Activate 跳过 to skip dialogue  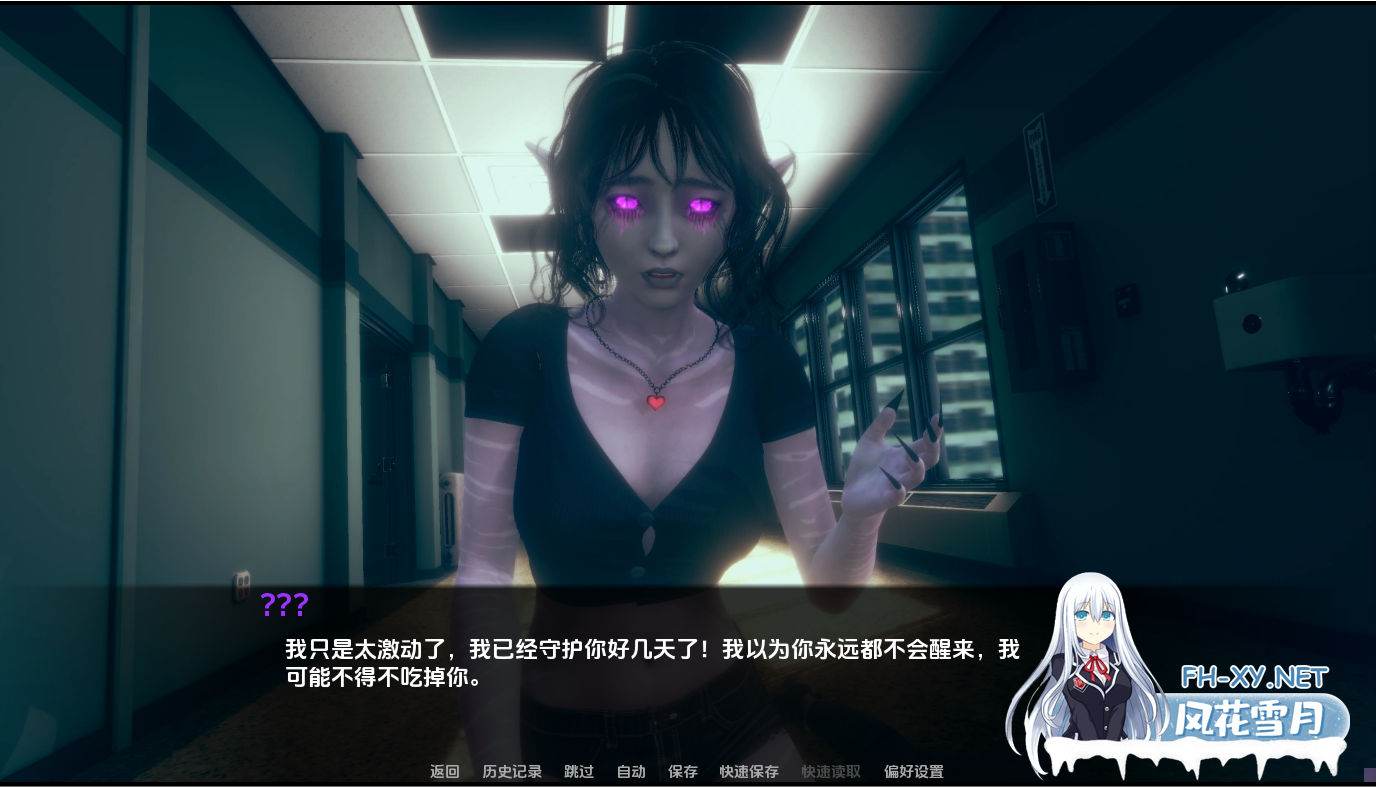[577, 771]
